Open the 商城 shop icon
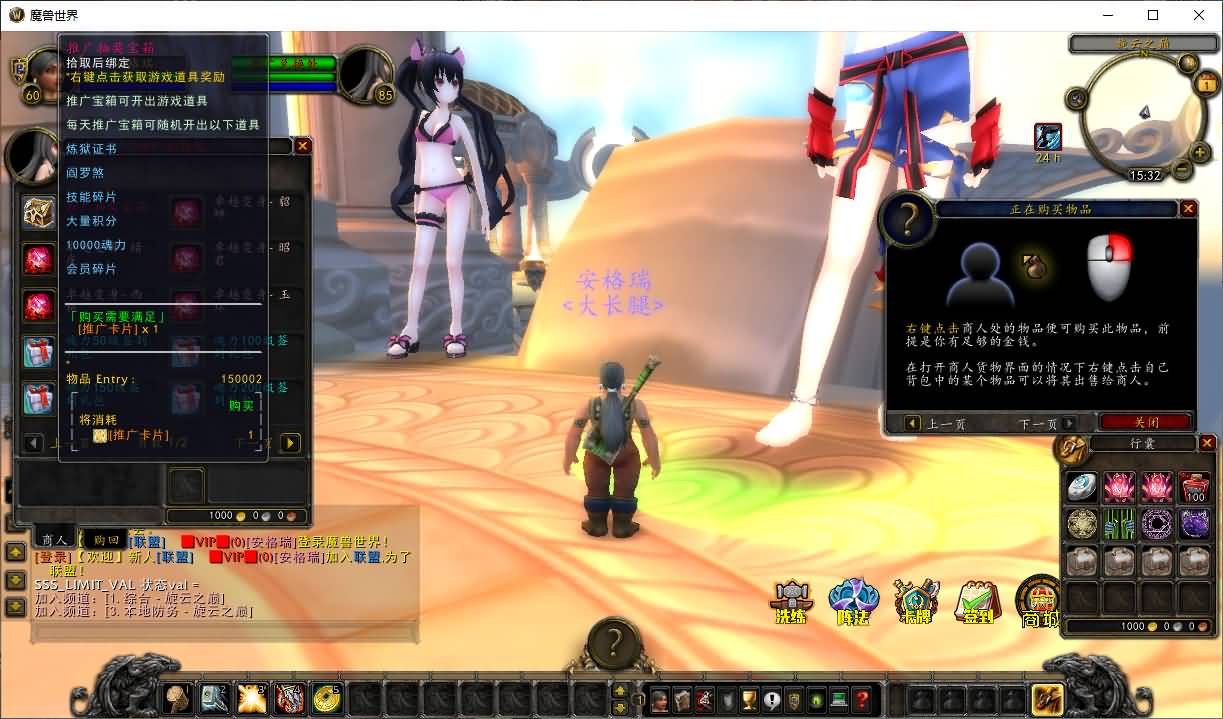Viewport: 1223px width, 719px height. (1039, 601)
